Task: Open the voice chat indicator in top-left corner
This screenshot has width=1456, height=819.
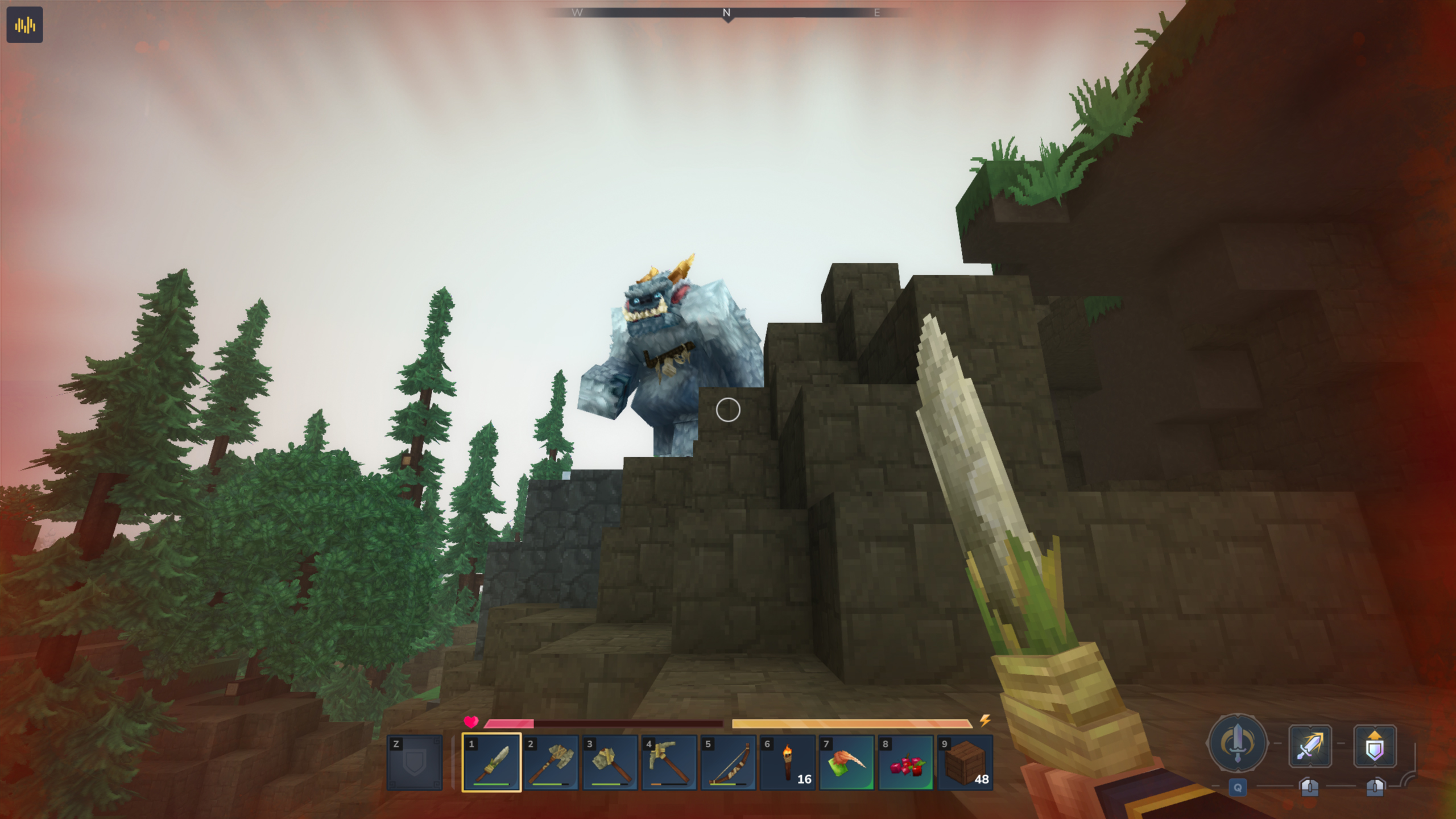Action: coord(25,25)
